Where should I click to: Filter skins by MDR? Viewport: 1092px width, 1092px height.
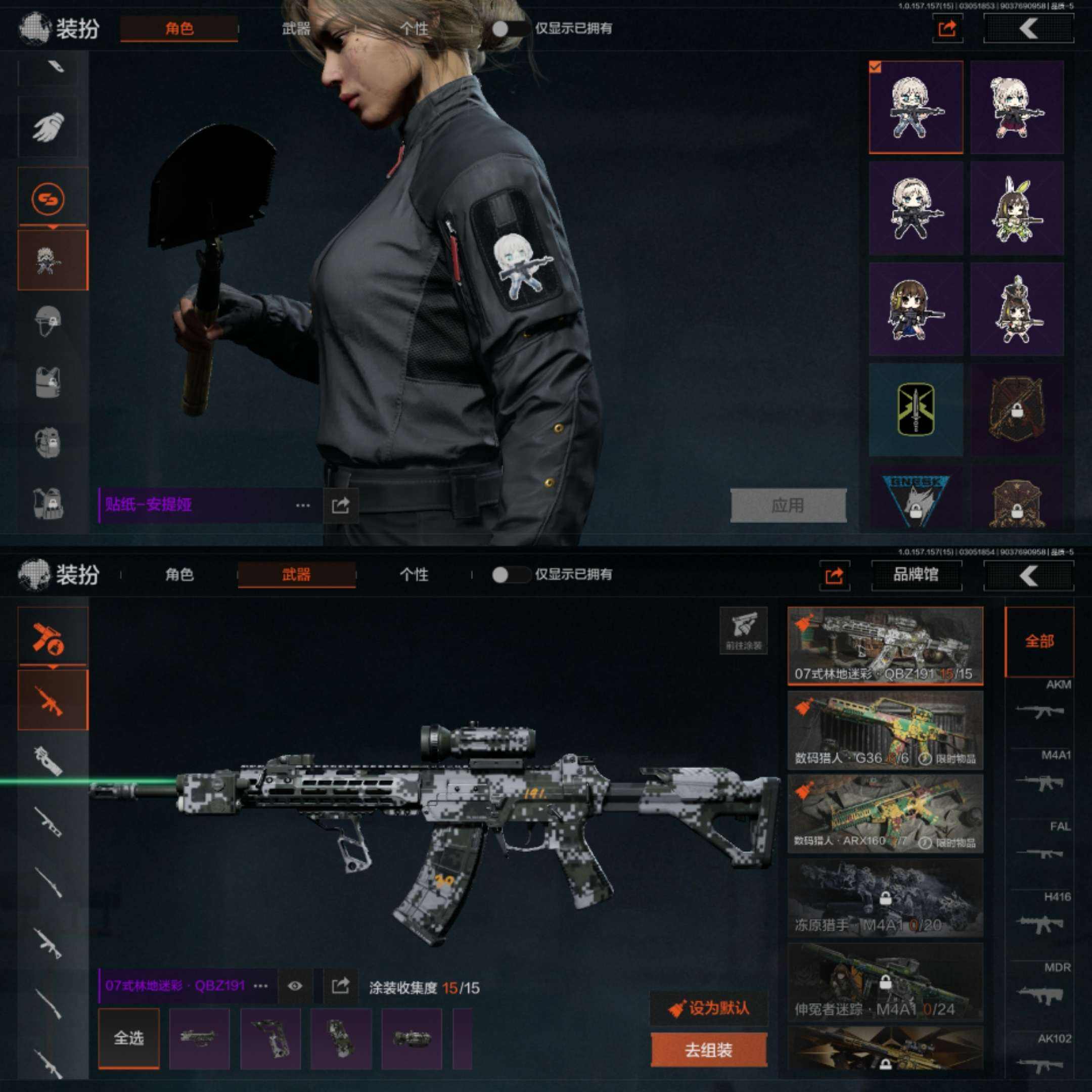click(x=1040, y=987)
